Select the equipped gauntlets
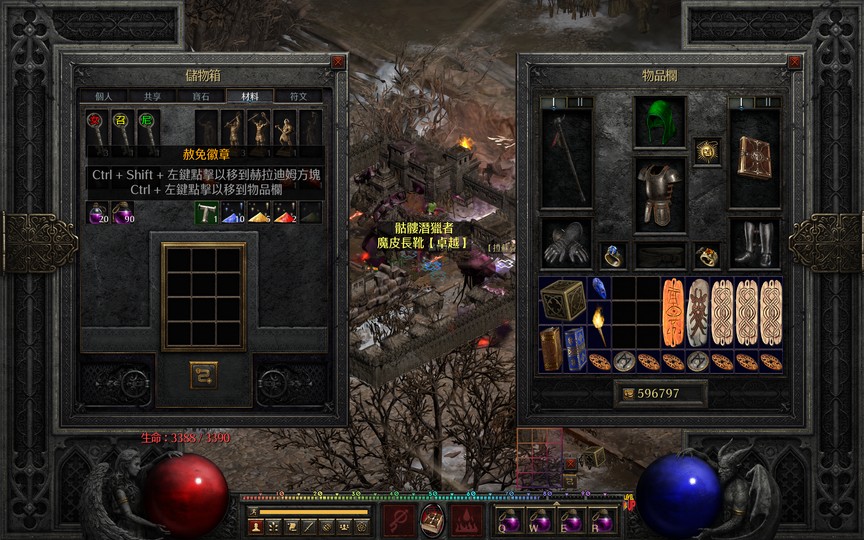Viewport: 864px width, 540px height. pos(566,243)
